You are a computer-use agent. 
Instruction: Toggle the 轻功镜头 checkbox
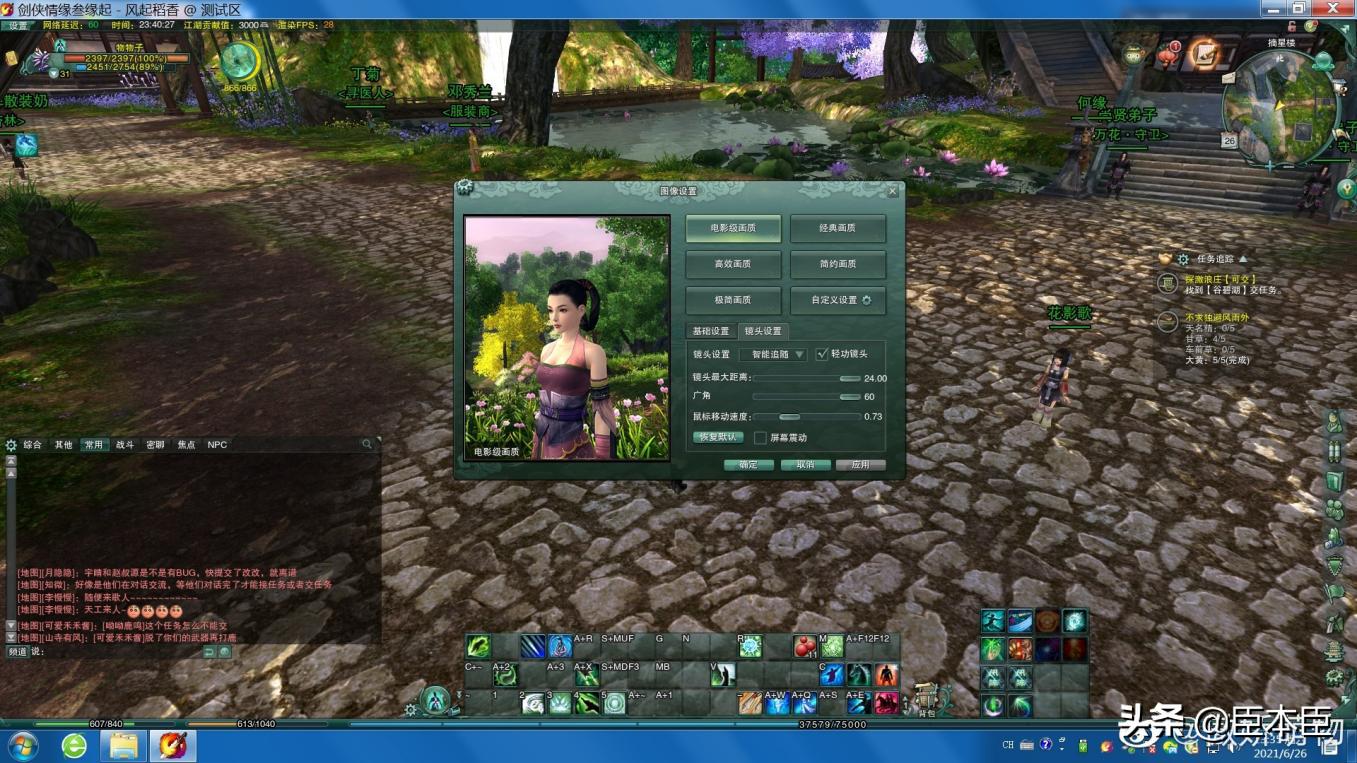pos(822,354)
